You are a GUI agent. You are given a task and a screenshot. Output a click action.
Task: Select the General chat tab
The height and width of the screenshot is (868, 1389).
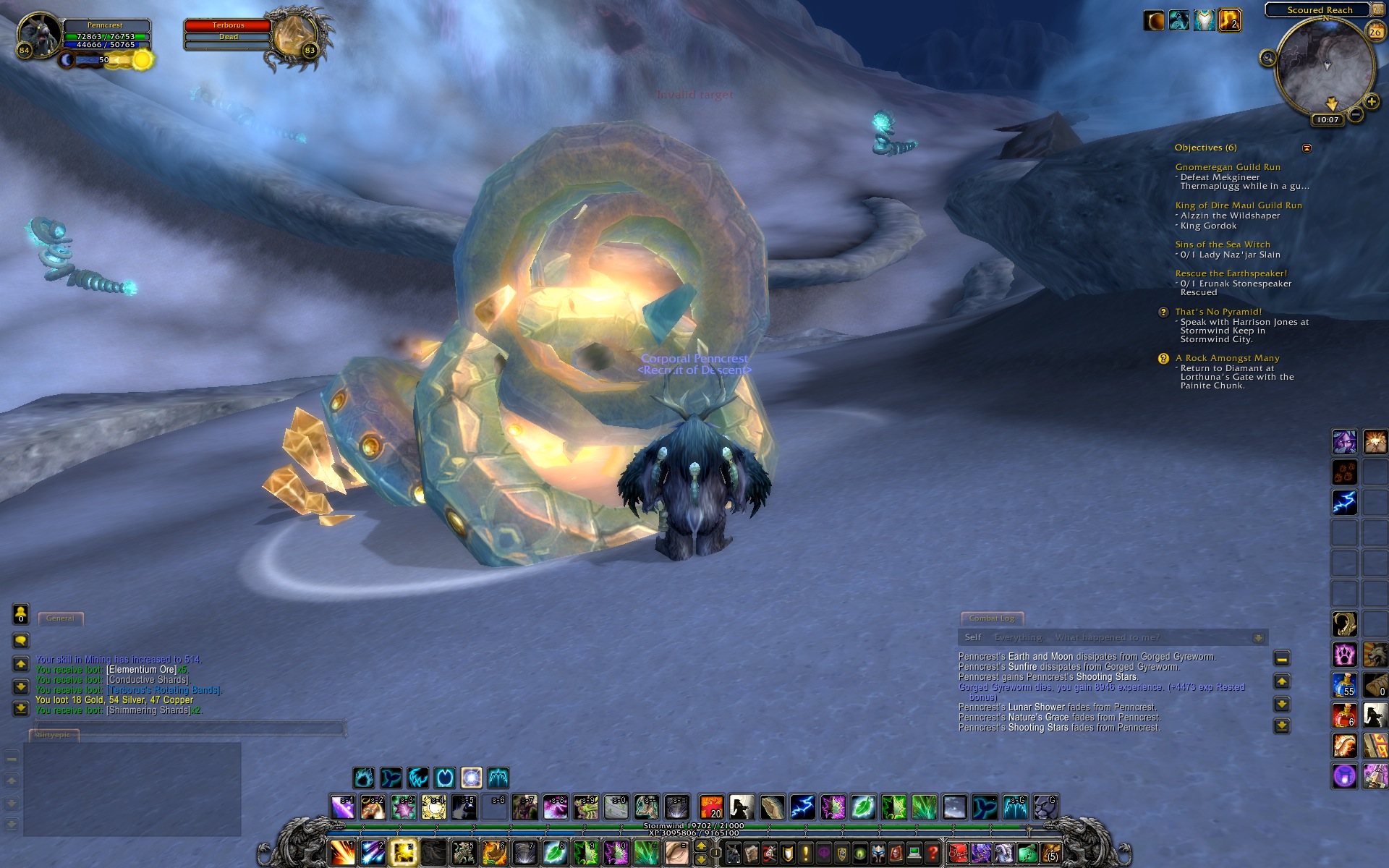tap(60, 618)
